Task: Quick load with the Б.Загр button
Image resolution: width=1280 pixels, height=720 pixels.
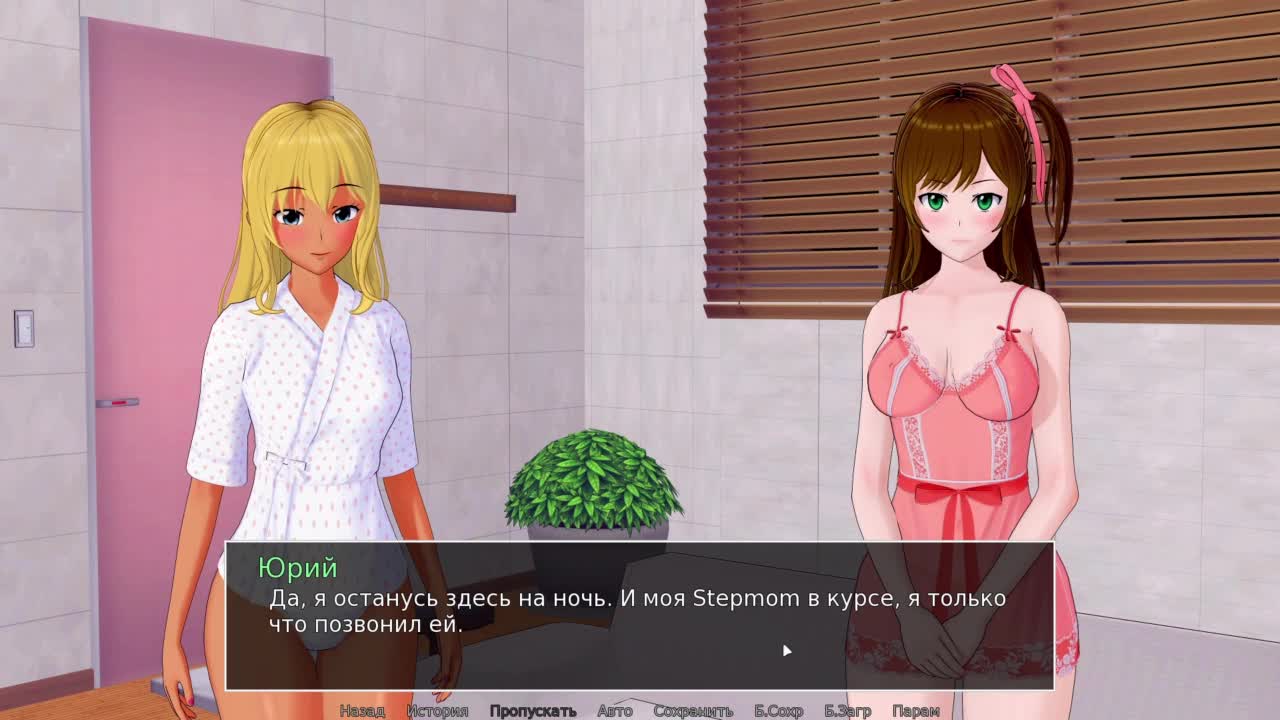Action: point(847,711)
